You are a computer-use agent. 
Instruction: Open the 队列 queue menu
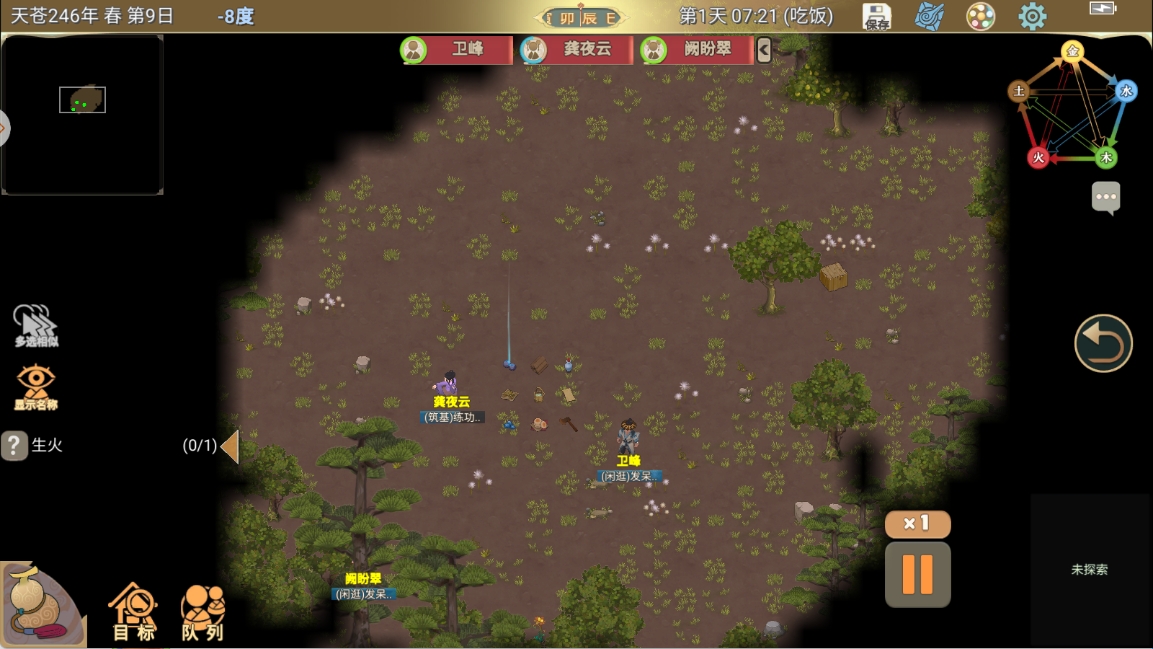click(x=202, y=611)
